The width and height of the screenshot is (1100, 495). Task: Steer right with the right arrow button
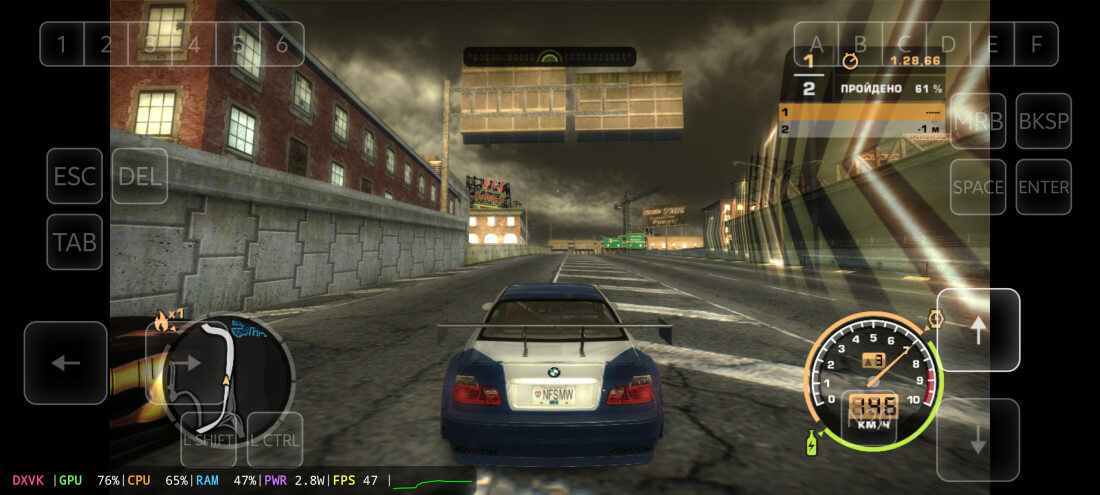coord(187,362)
